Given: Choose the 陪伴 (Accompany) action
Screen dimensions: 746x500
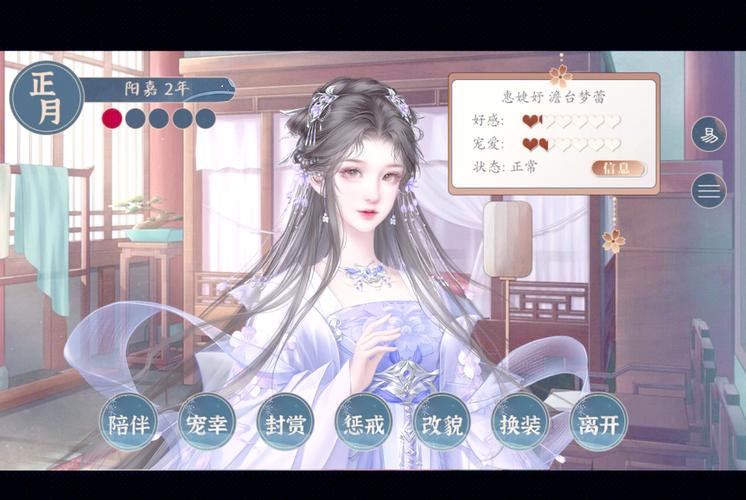Looking at the screenshot, I should [129, 425].
